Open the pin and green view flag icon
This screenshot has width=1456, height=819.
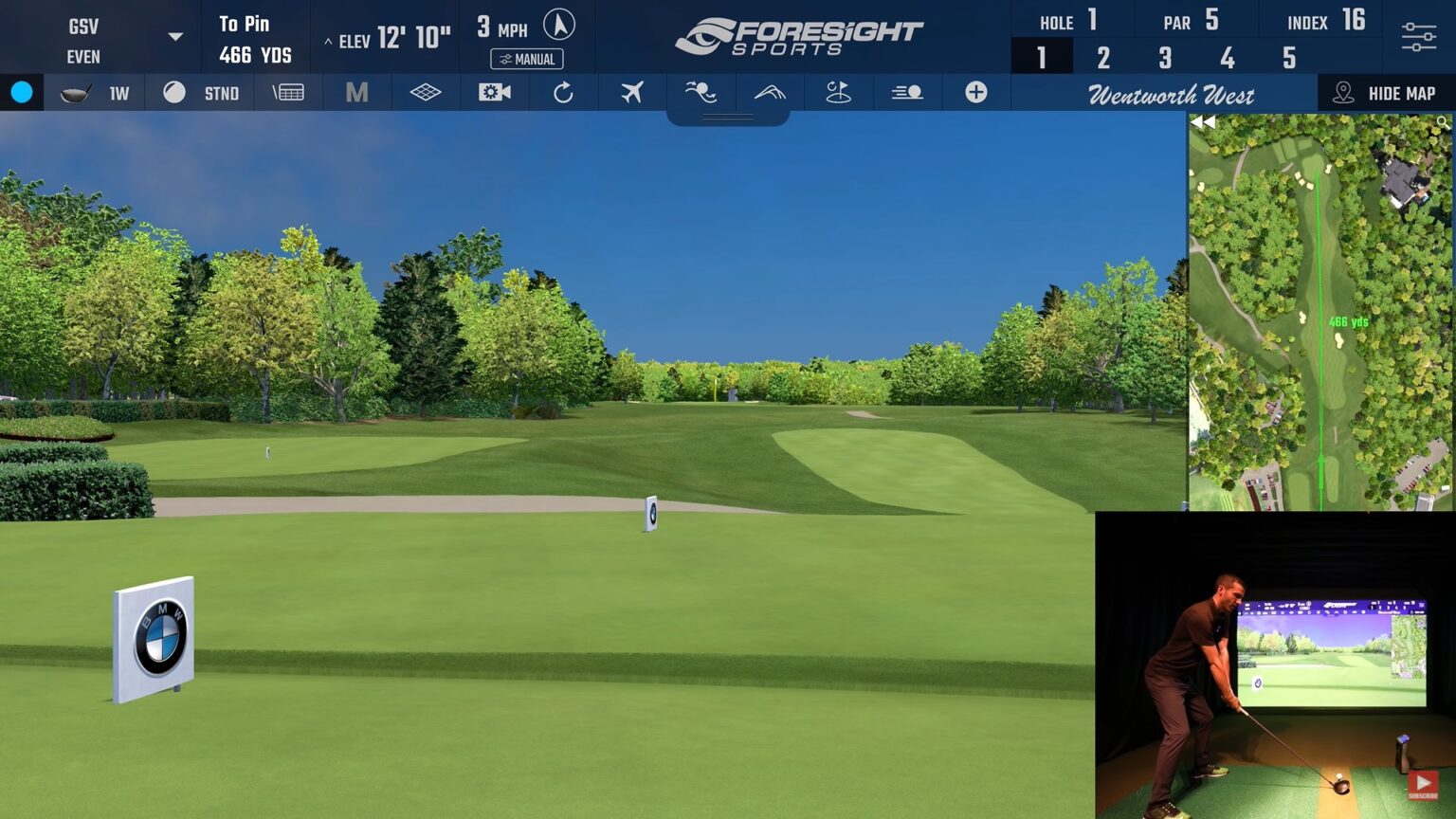(838, 92)
